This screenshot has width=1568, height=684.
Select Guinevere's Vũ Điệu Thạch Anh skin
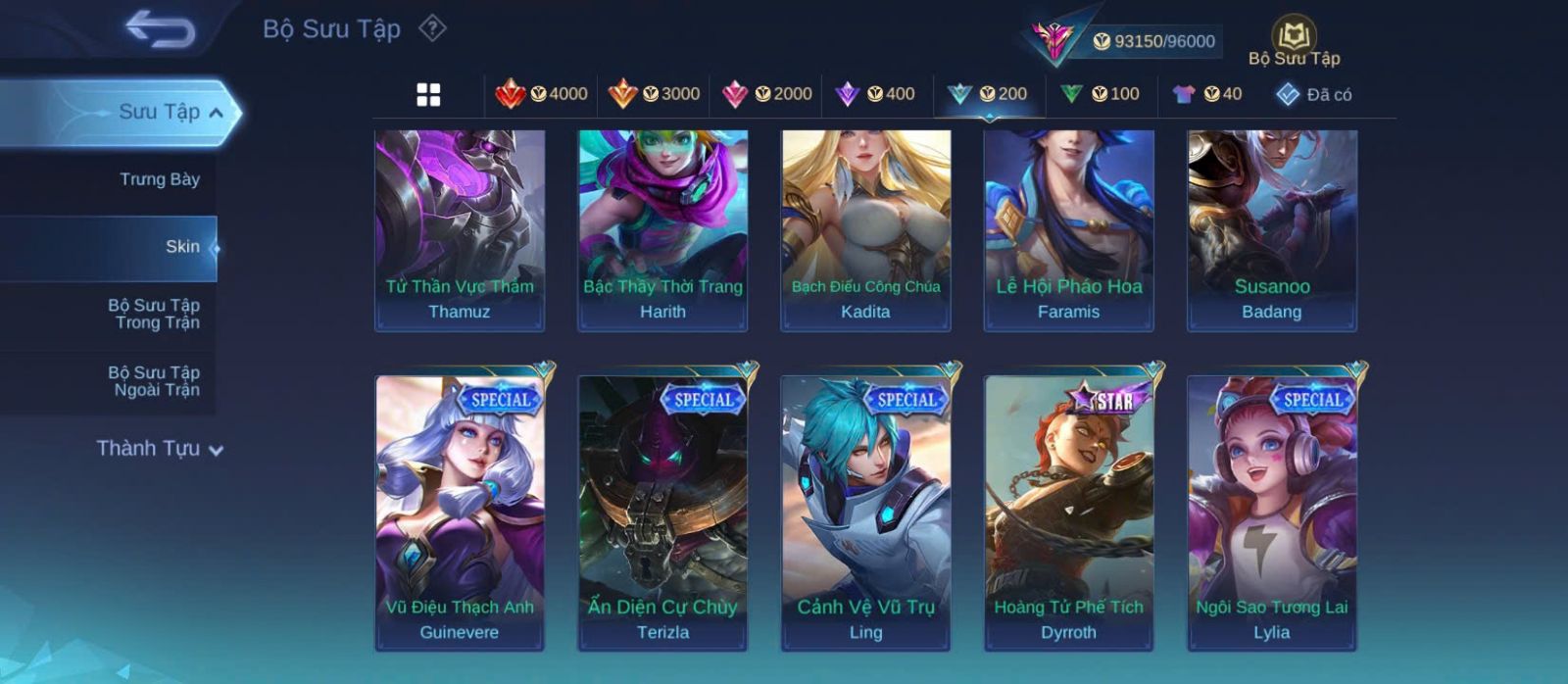460,513
